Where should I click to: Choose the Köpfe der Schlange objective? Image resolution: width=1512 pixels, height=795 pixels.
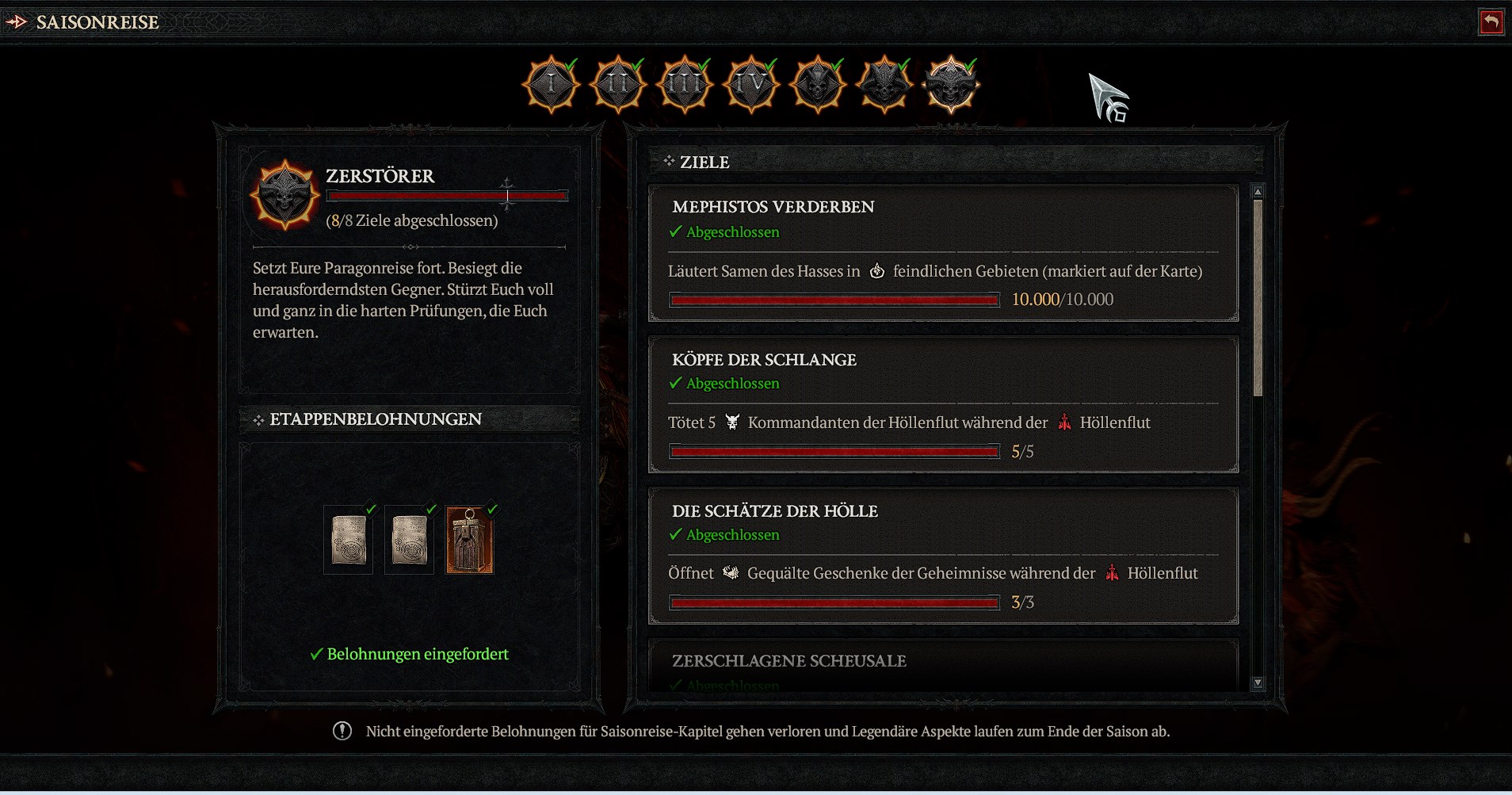click(943, 404)
